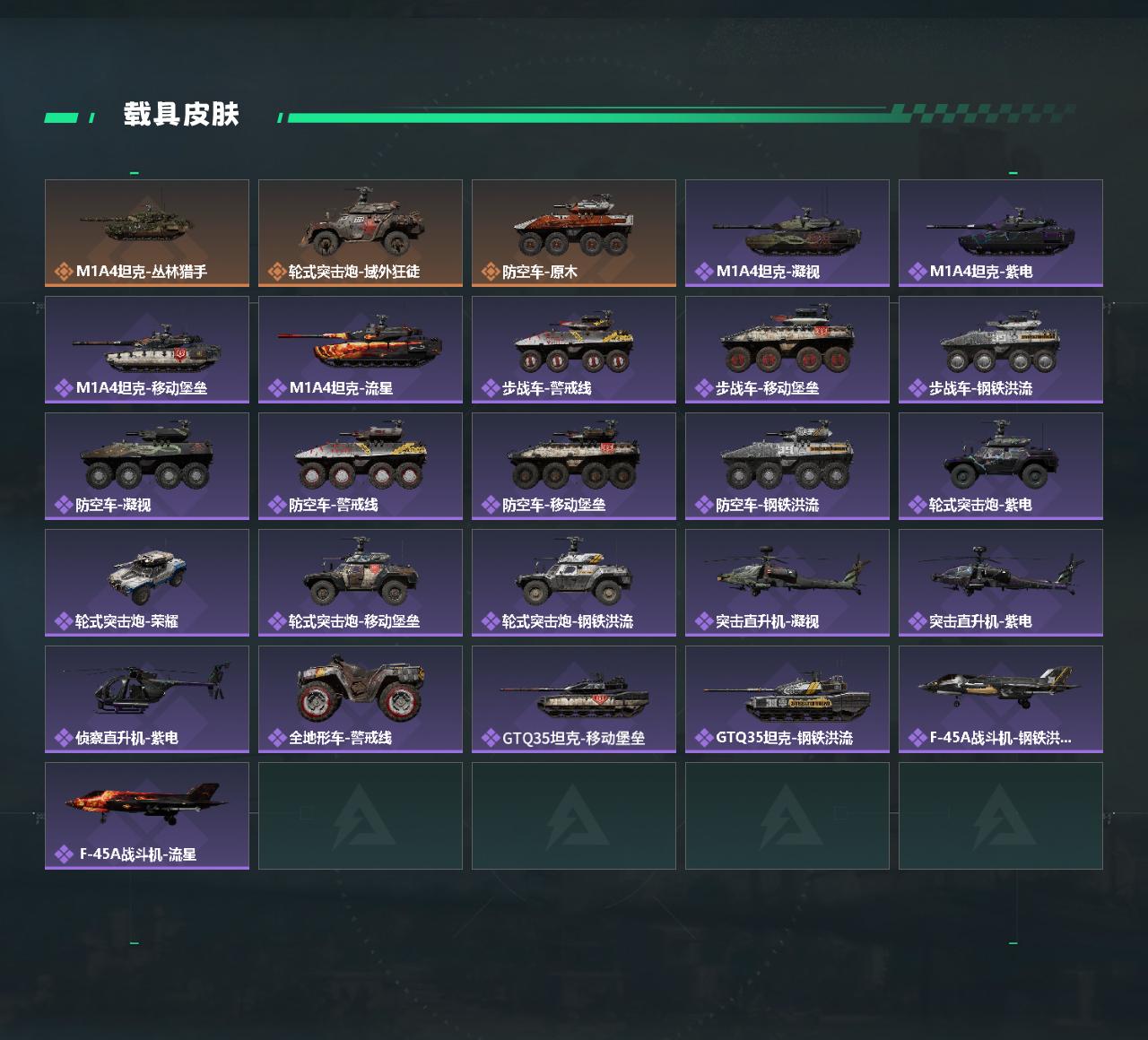Select the 突击直升机-紫电 helicopter skin
1148x1040 pixels.
(x=1001, y=583)
